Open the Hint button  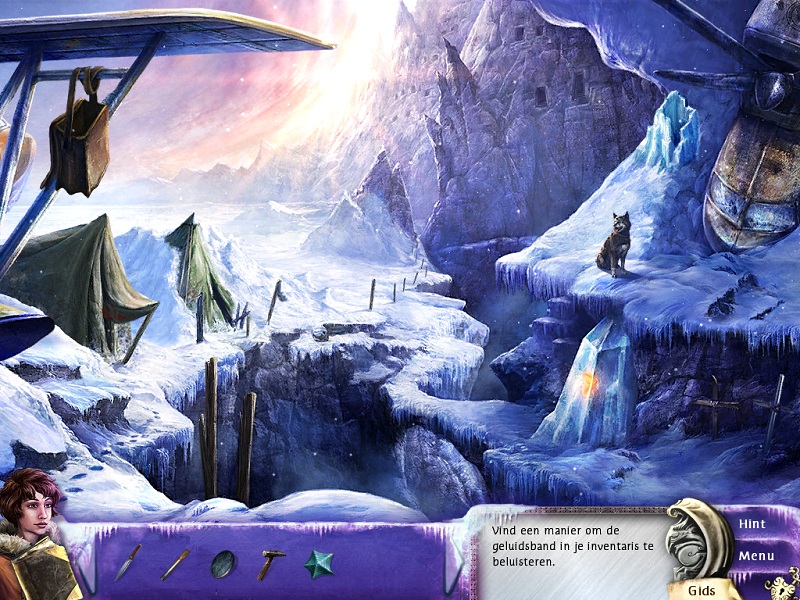[753, 523]
